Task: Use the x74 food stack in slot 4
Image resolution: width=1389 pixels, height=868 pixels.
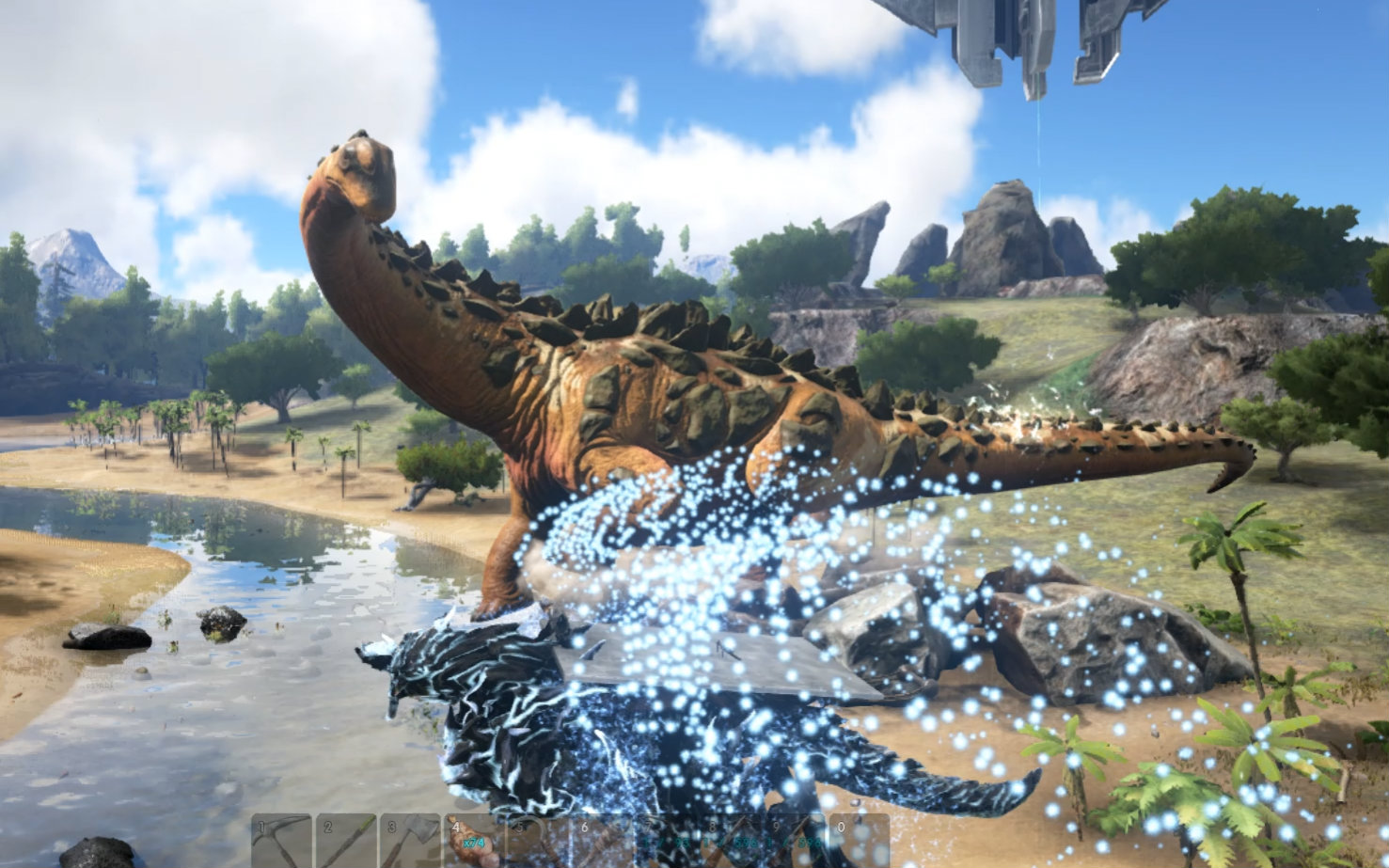Action: tap(475, 841)
